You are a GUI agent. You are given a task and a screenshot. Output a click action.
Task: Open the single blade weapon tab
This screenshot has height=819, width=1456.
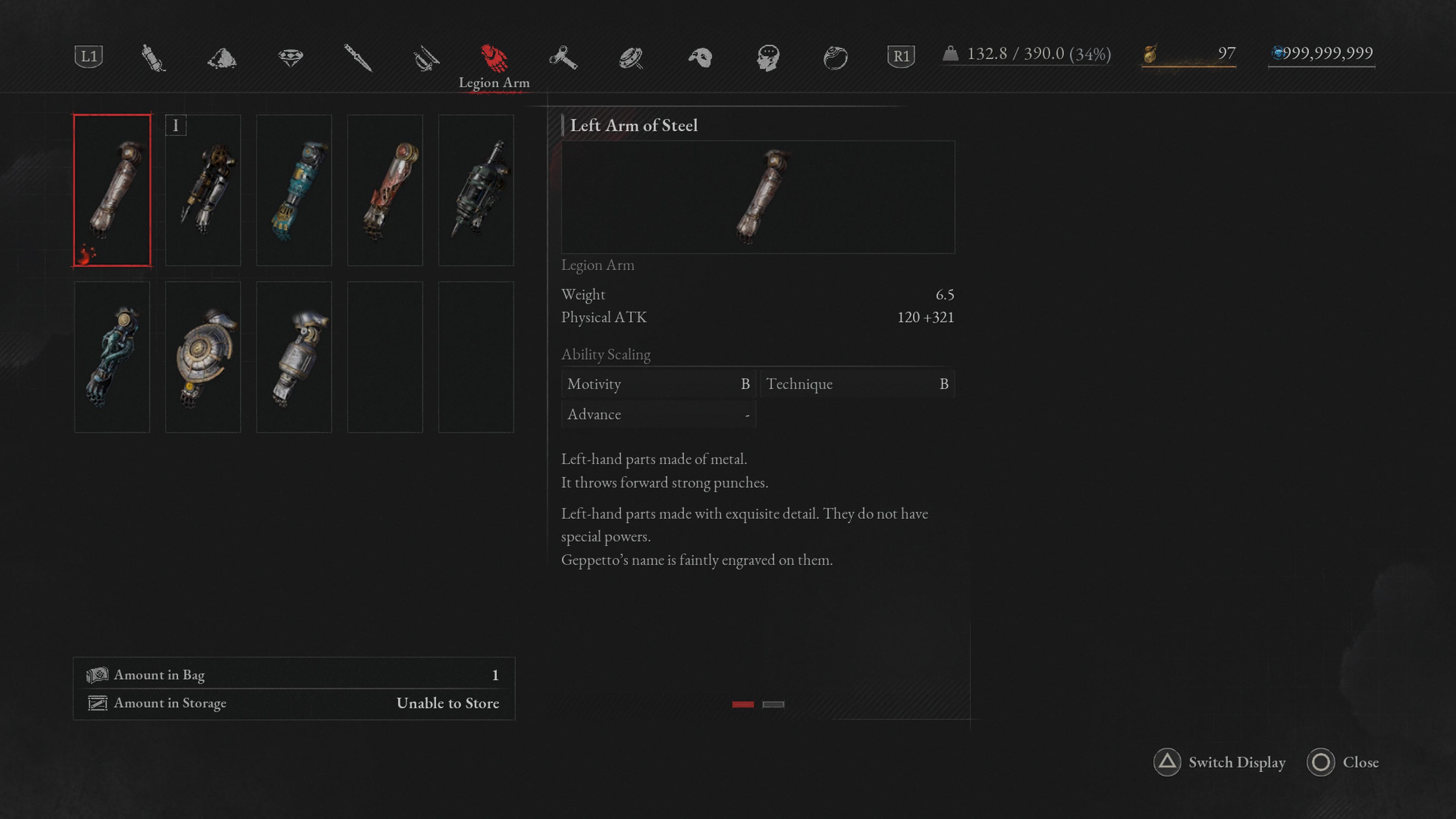358,57
